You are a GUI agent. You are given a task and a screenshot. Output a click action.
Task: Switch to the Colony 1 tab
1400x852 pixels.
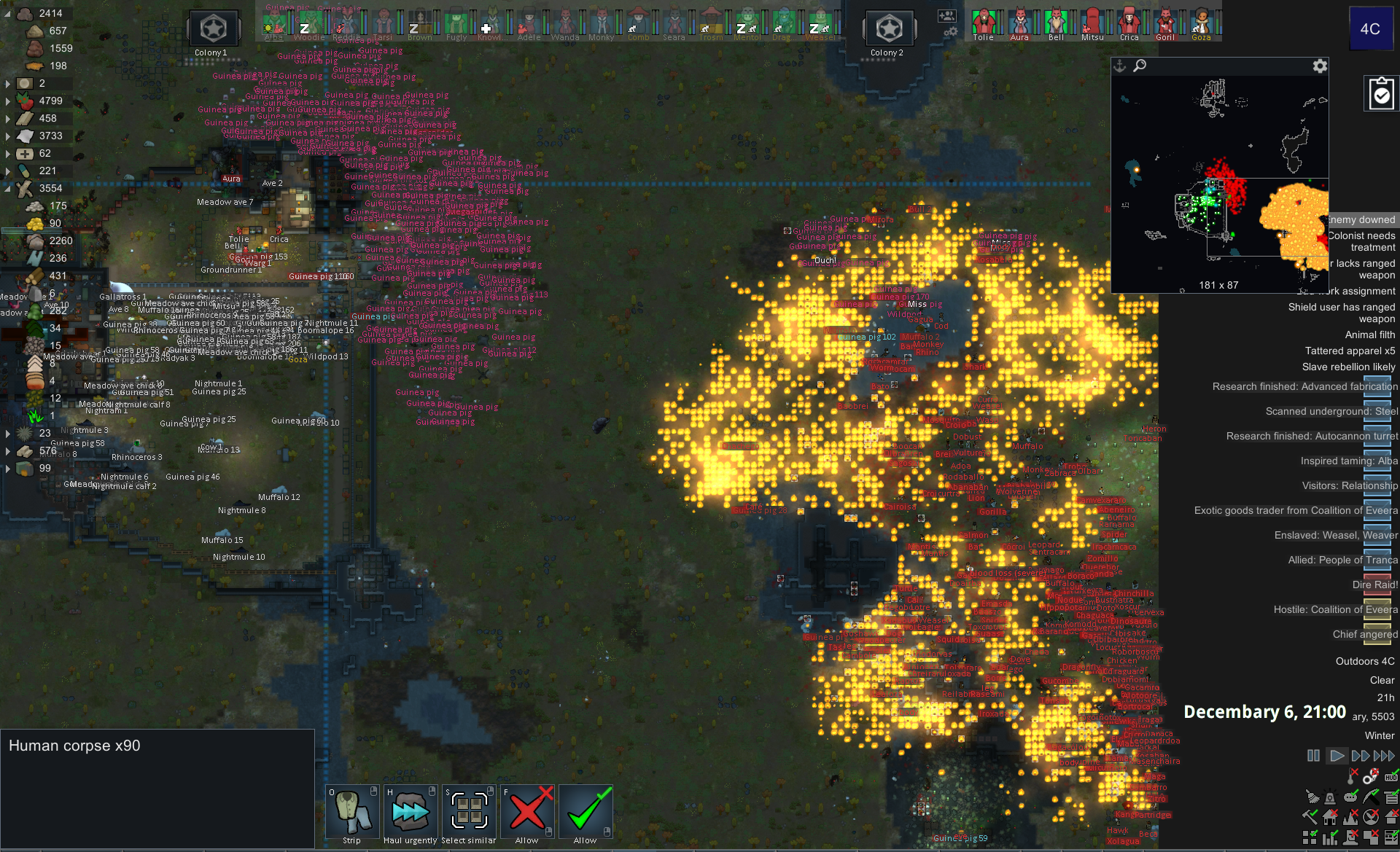(213, 29)
